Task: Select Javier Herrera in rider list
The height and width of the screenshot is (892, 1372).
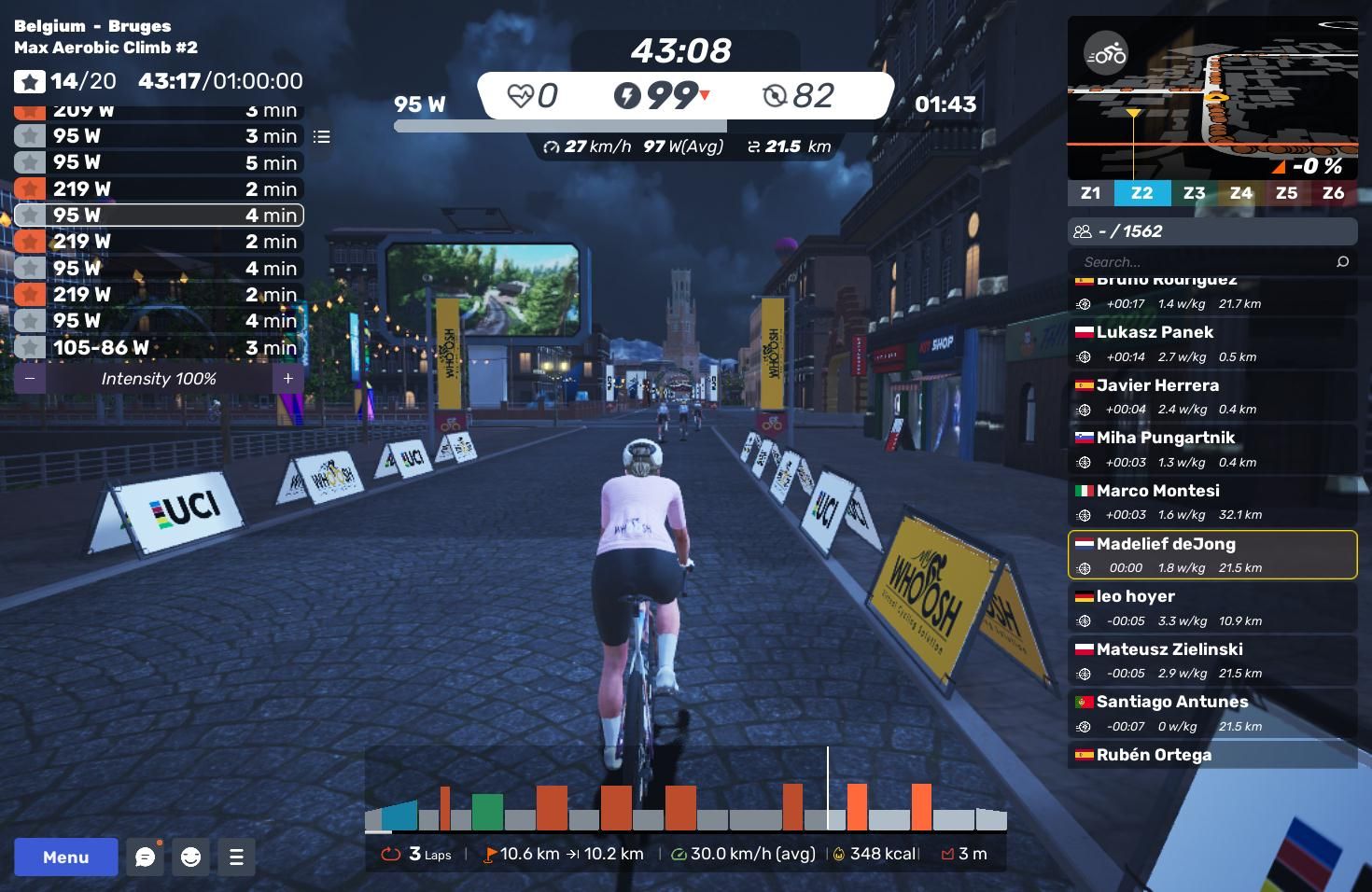Action: click(x=1211, y=397)
